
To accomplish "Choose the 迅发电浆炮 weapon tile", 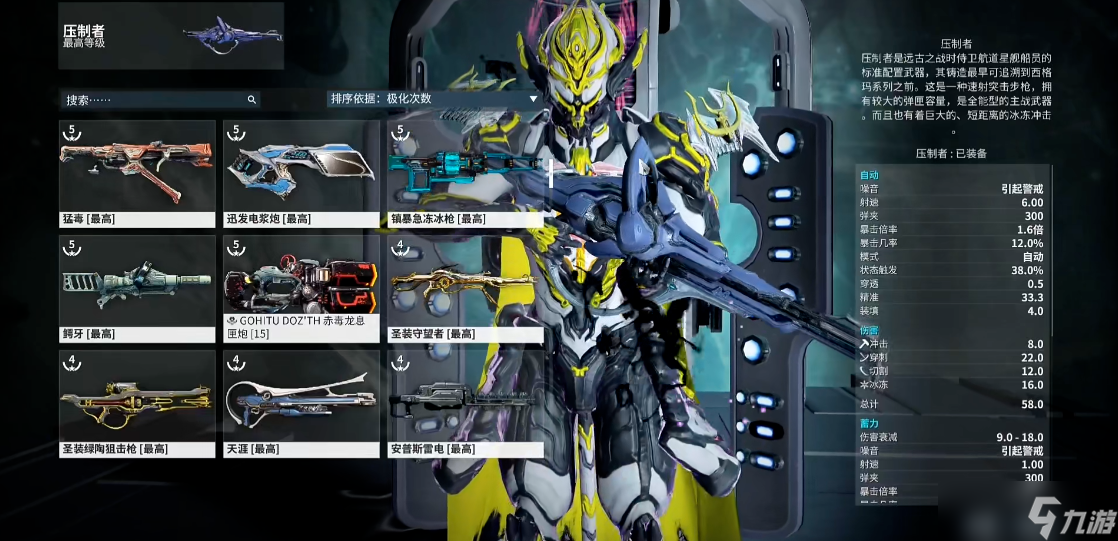I will point(301,173).
